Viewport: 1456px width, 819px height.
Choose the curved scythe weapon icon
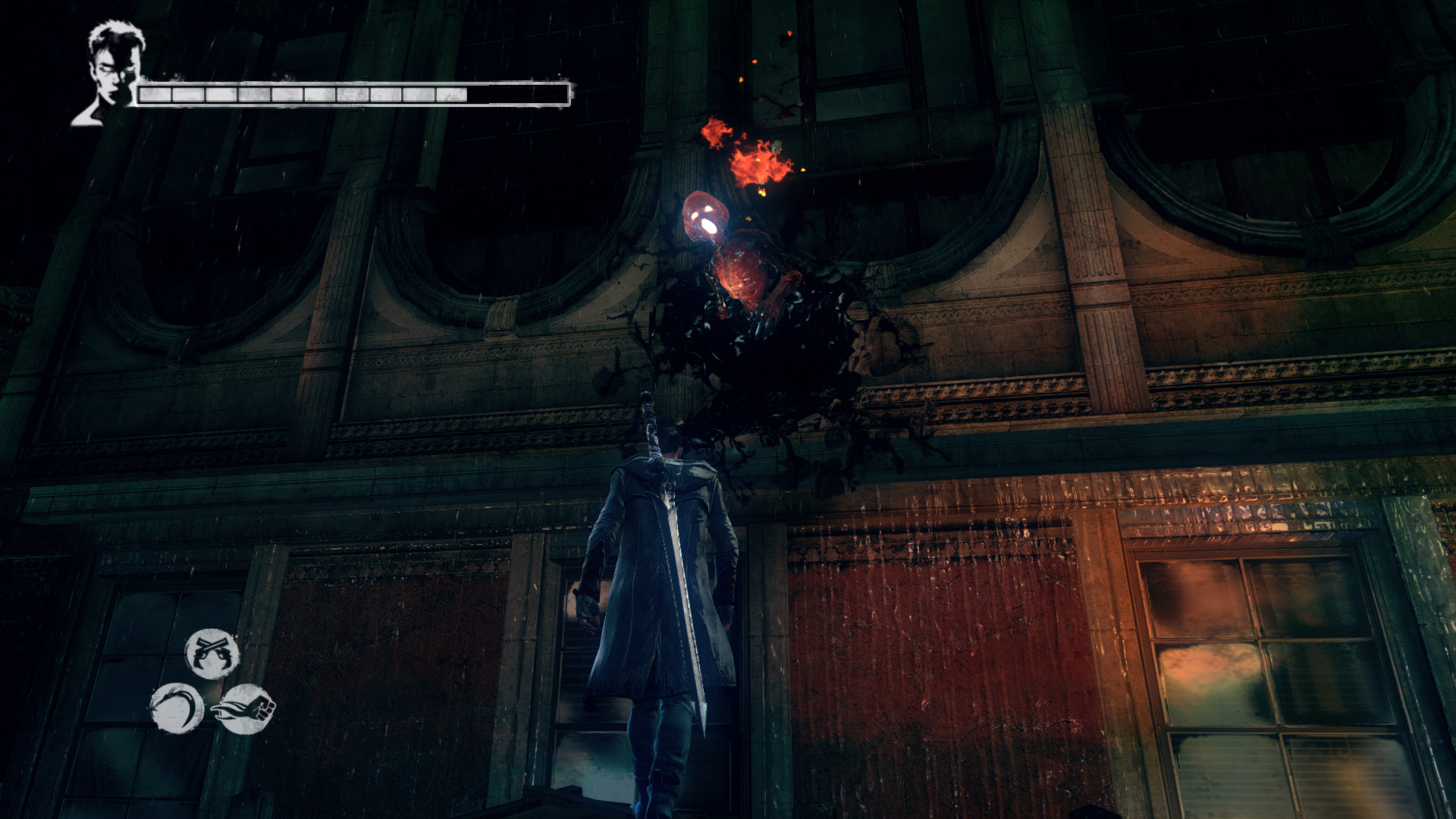[x=177, y=708]
